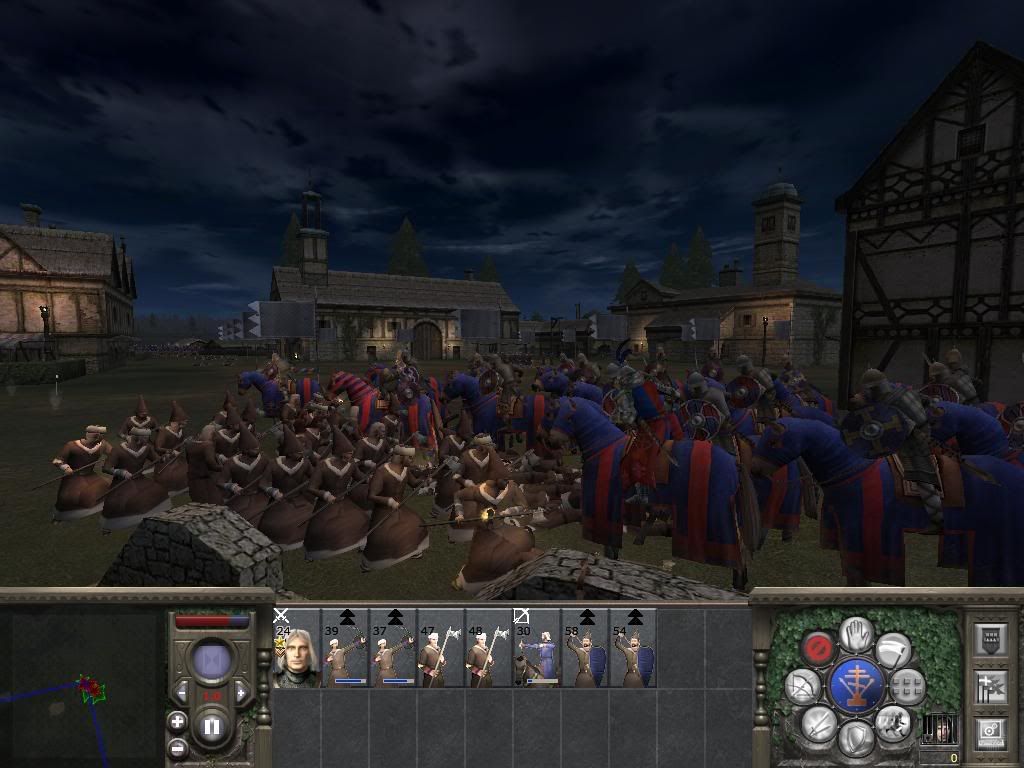Viewport: 1024px width, 768px height.
Task: Toggle fire at will bow button
Action: [x=802, y=686]
